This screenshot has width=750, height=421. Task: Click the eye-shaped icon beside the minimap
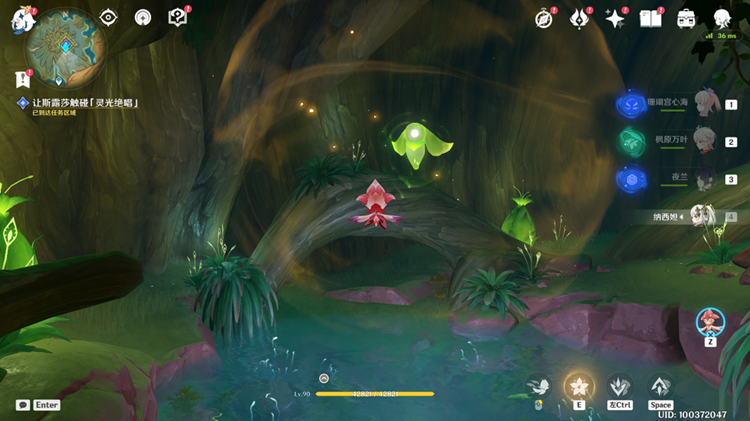click(x=109, y=18)
